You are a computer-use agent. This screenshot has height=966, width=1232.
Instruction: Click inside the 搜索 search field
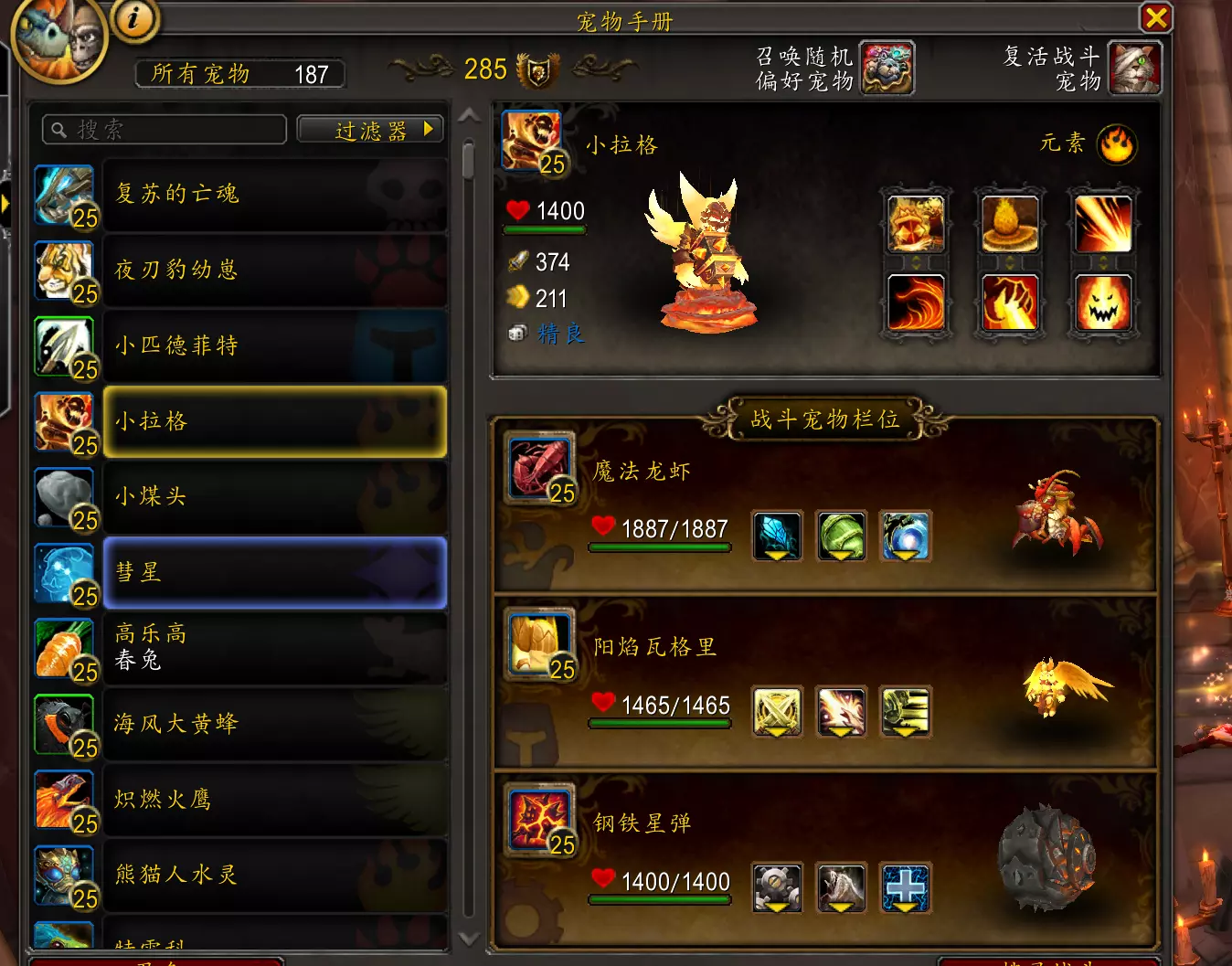tap(165, 129)
